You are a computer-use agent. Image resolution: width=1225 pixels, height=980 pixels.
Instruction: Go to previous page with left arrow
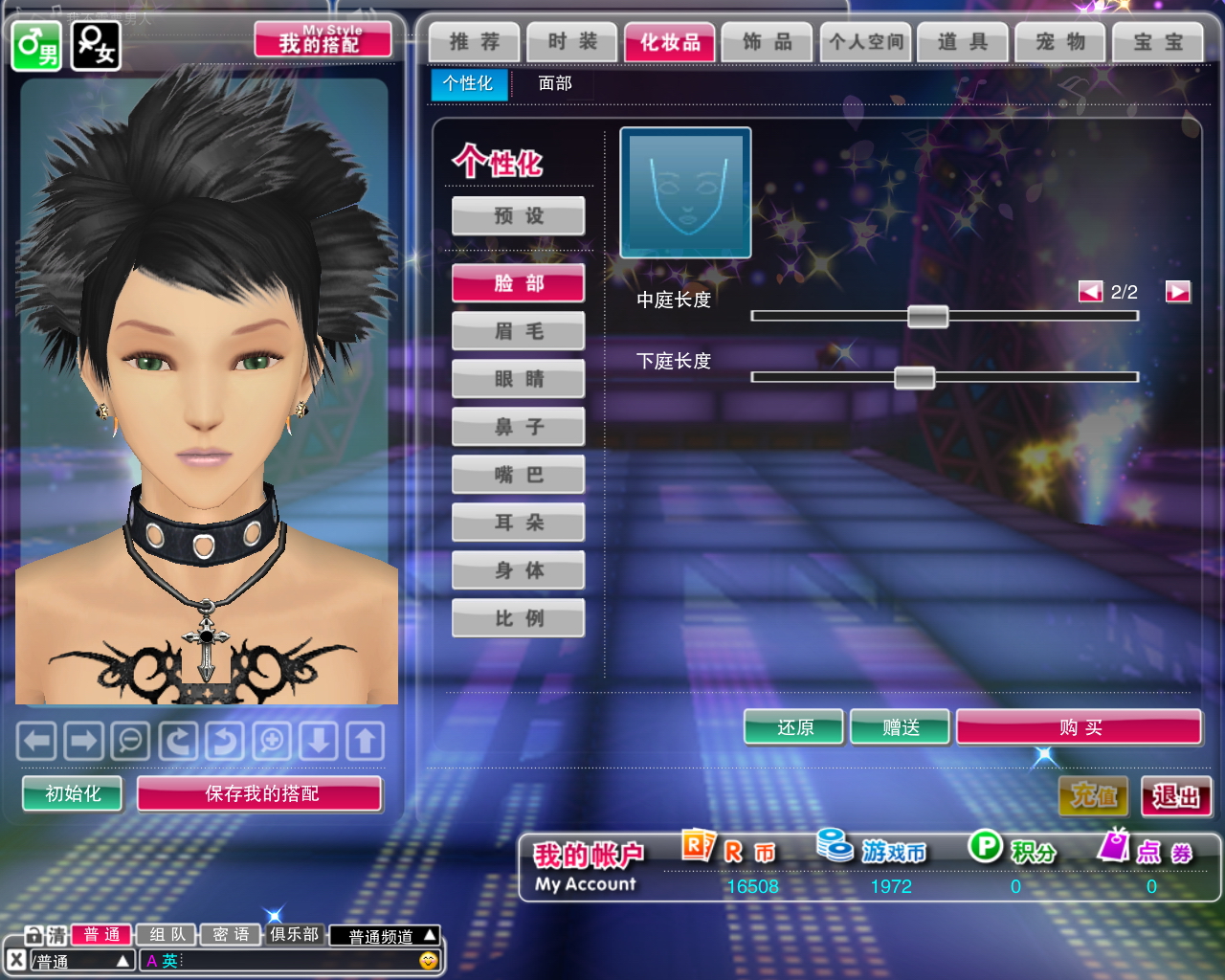click(x=1090, y=292)
